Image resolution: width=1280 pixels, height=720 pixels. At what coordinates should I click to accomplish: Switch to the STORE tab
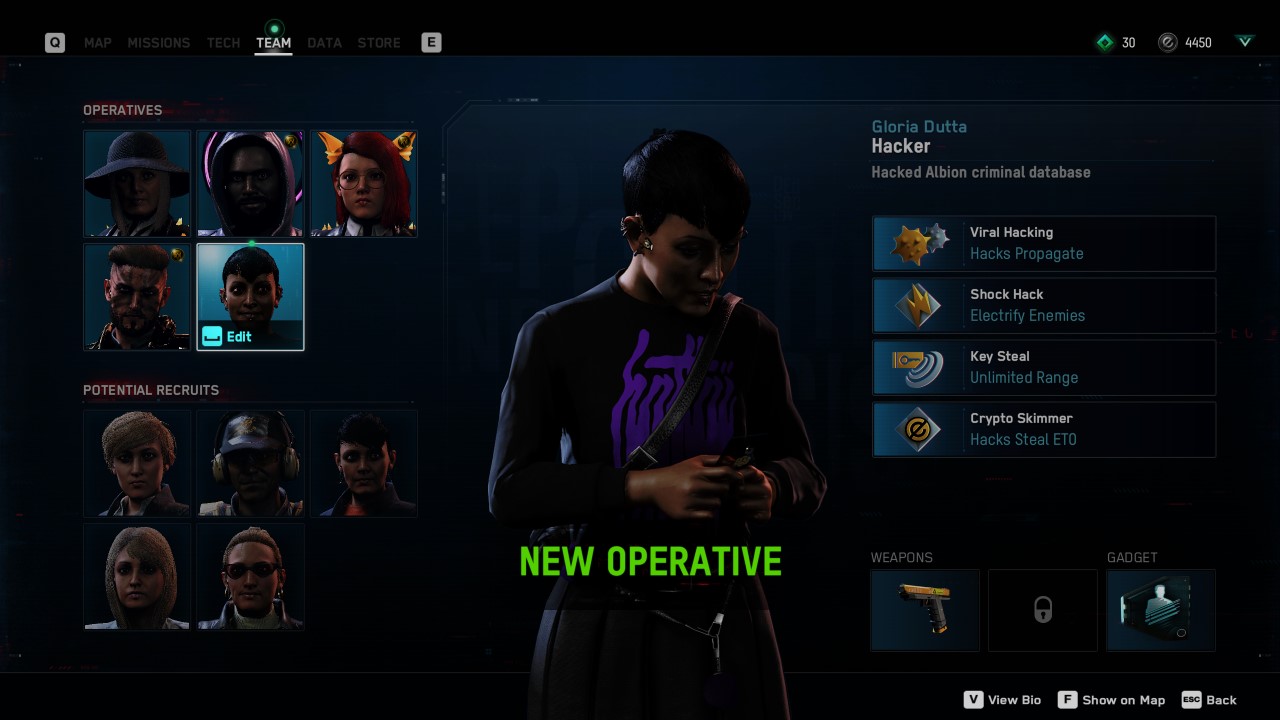tap(379, 43)
